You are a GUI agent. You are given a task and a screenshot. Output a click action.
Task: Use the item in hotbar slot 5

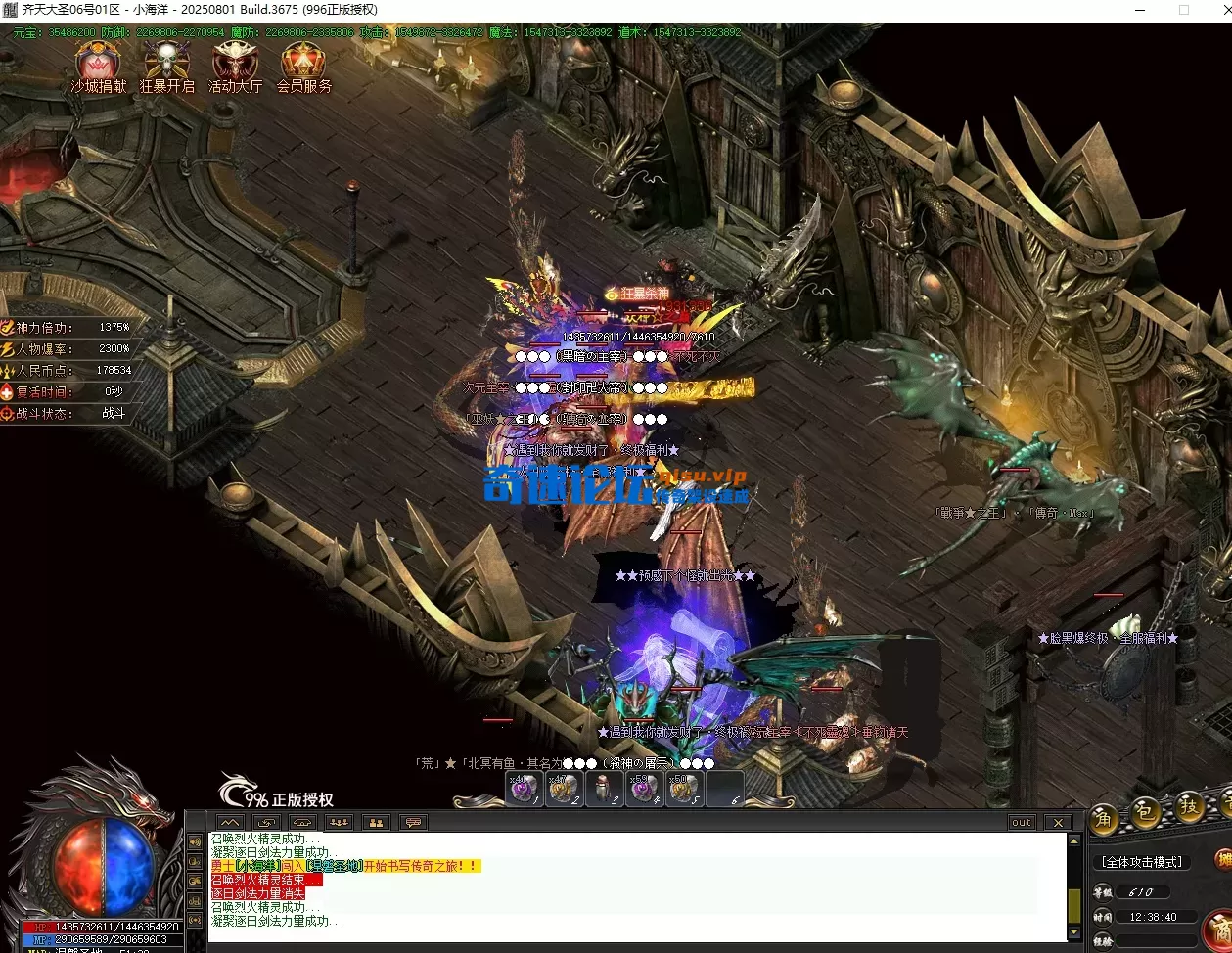pyautogui.click(x=684, y=788)
